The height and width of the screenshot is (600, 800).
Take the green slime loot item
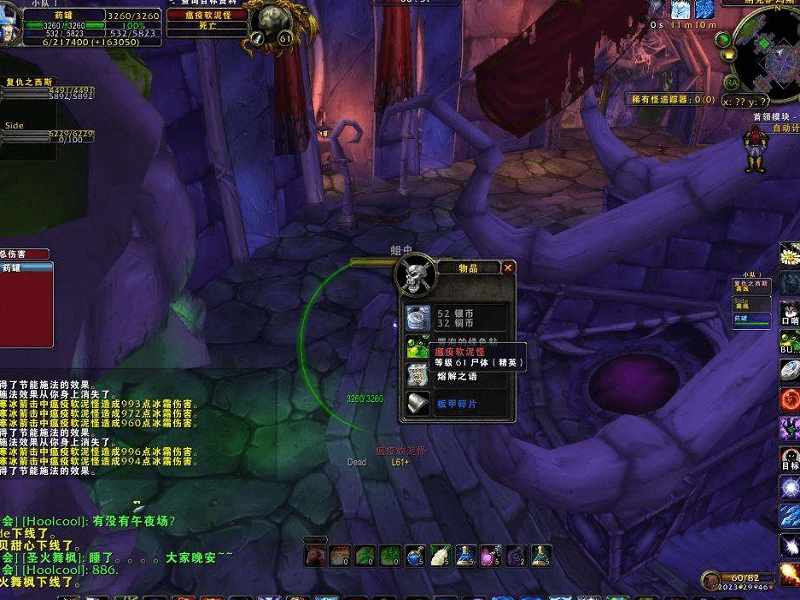(418, 349)
